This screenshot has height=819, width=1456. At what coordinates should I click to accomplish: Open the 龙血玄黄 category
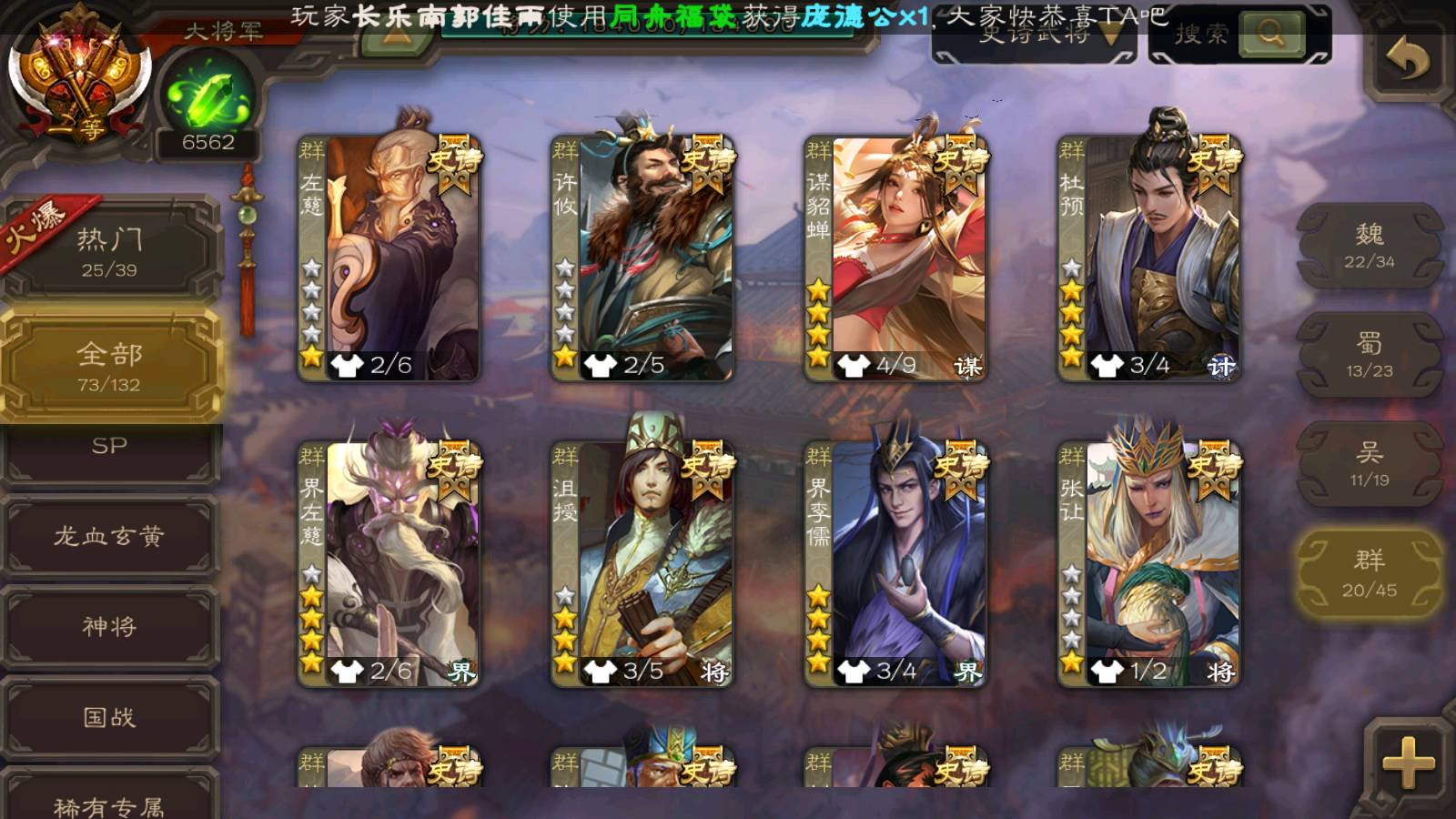click(x=110, y=536)
